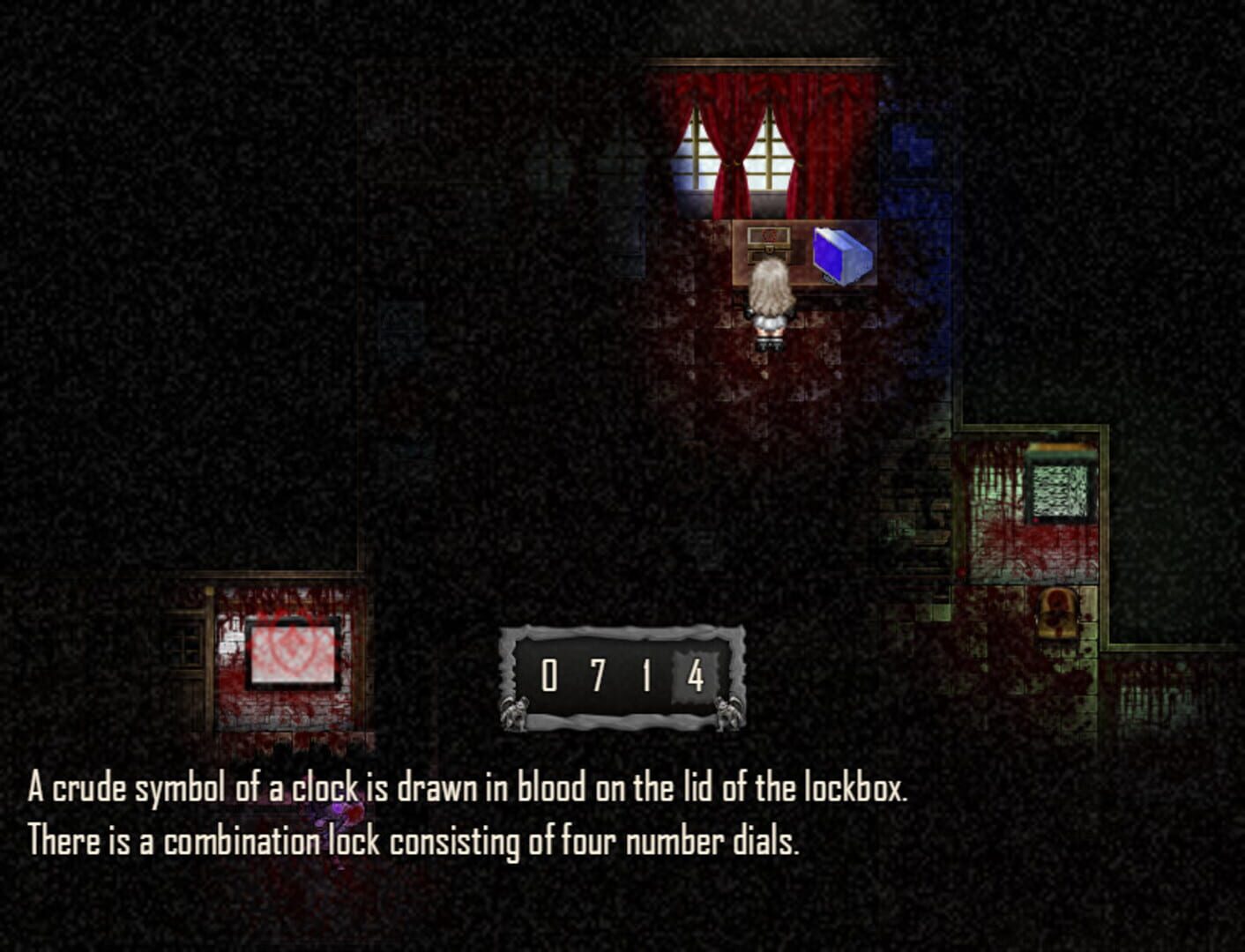Select the second dial showing digit 7
Viewport: 1245px width, 952px height.
600,674
